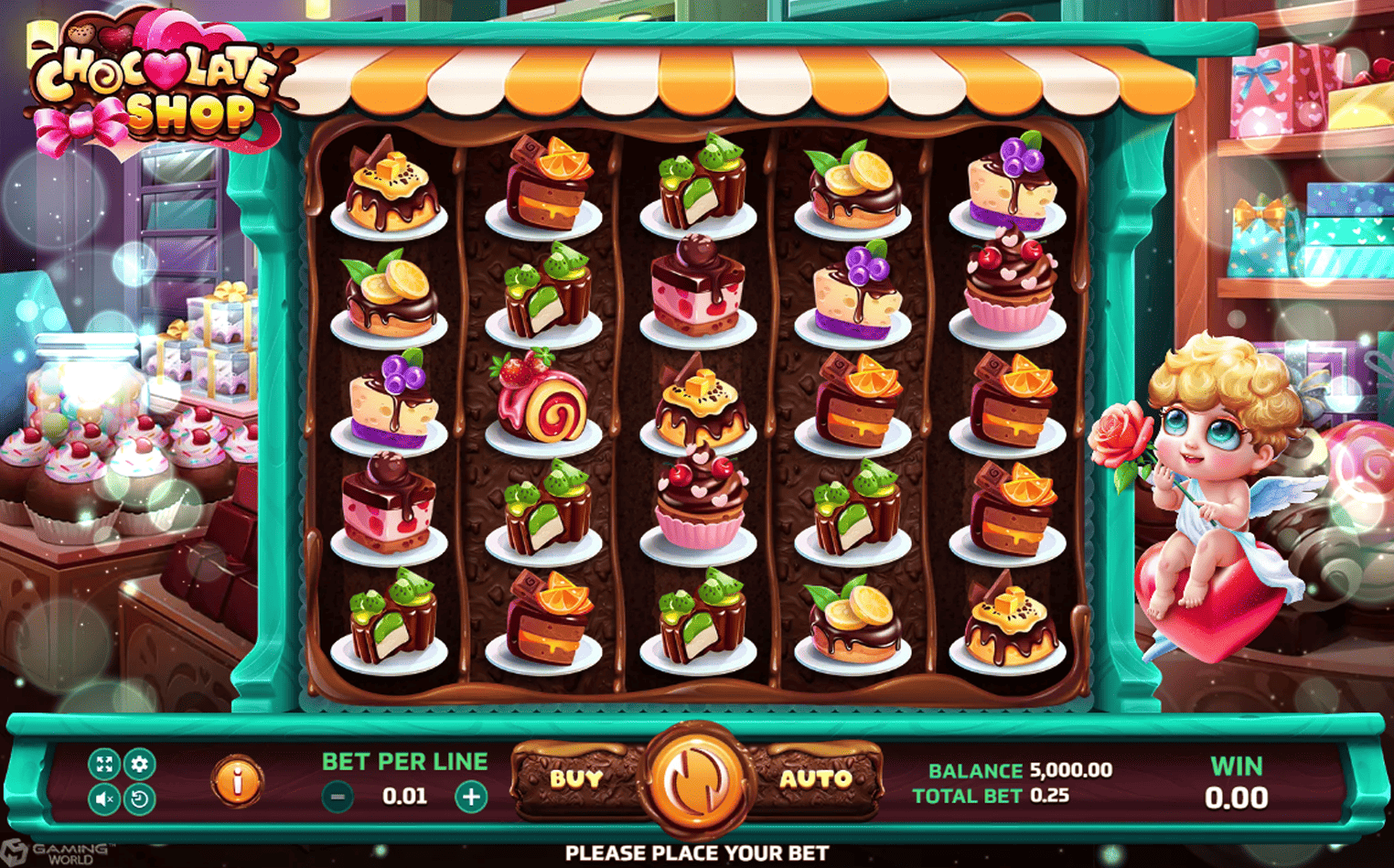Decrease the bet with the minus stepper
The height and width of the screenshot is (868, 1394).
click(x=337, y=795)
